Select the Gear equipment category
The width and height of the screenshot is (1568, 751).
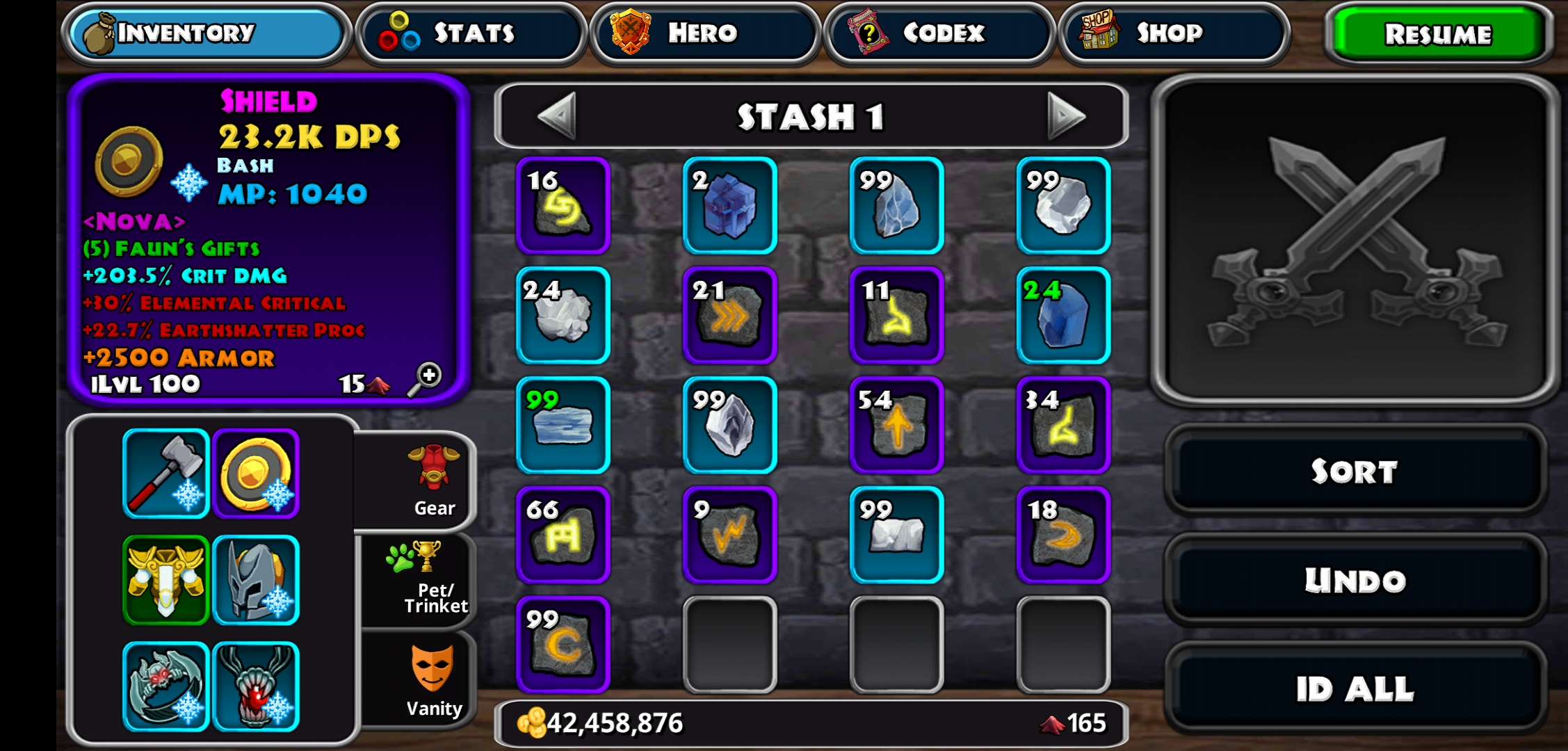[x=433, y=481]
